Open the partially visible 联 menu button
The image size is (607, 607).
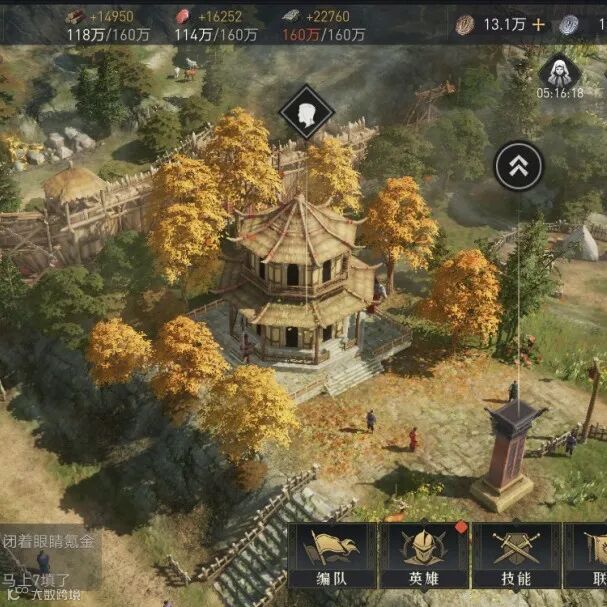click(x=593, y=555)
